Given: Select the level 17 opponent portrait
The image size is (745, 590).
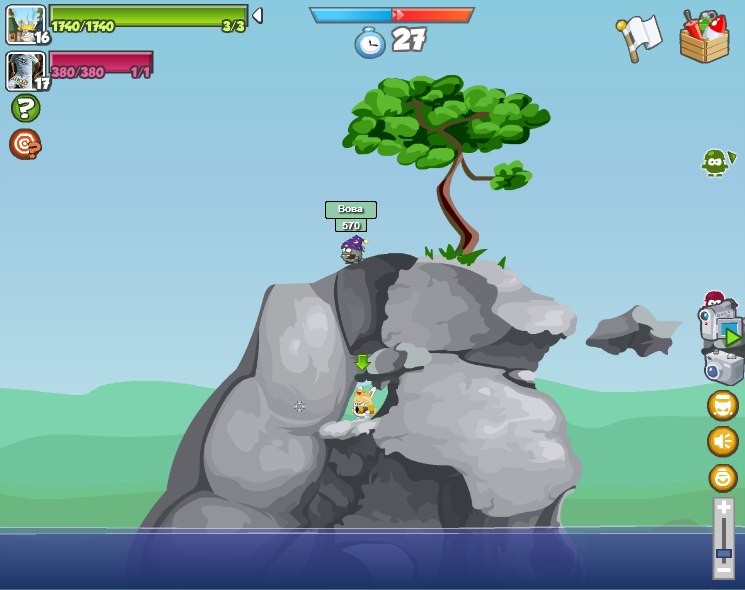Looking at the screenshot, I should pos(26,71).
